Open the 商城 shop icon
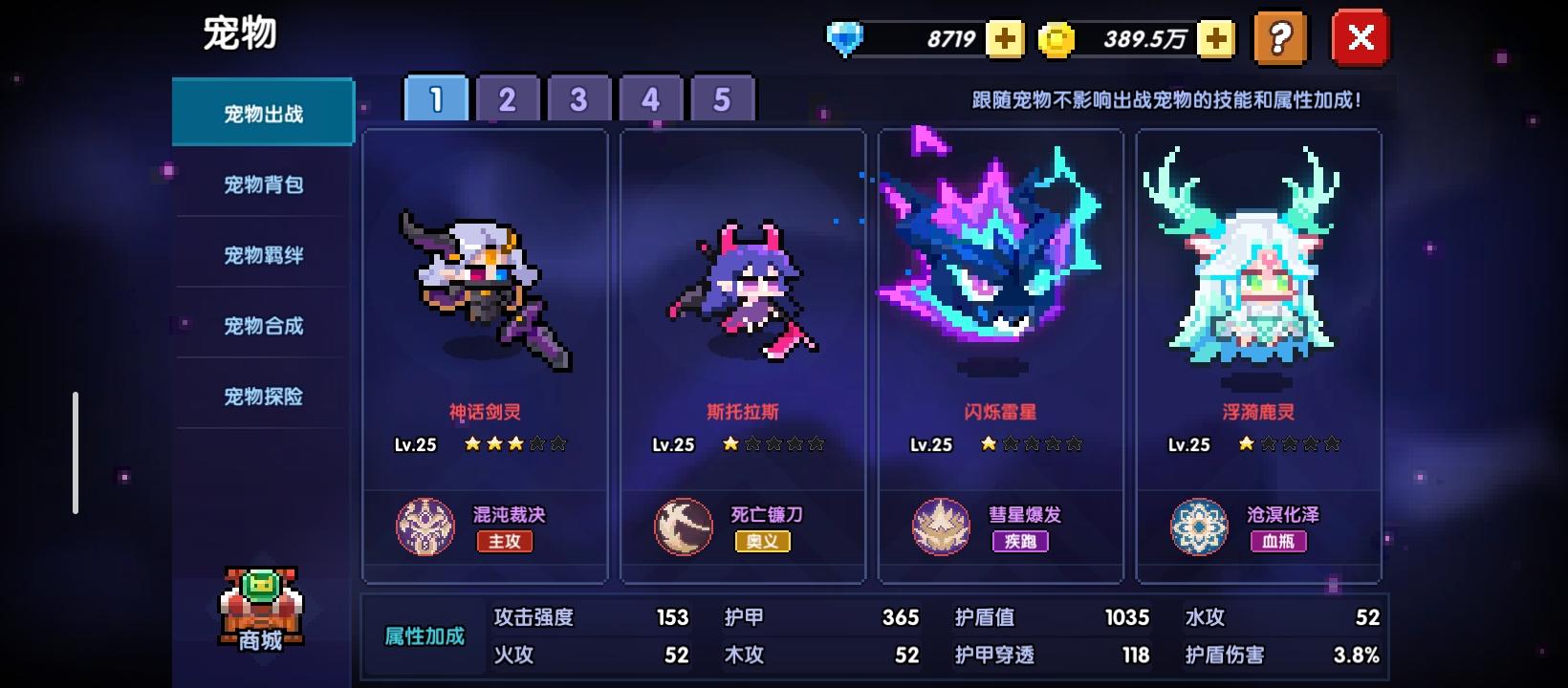The image size is (1568, 688). coord(260,612)
